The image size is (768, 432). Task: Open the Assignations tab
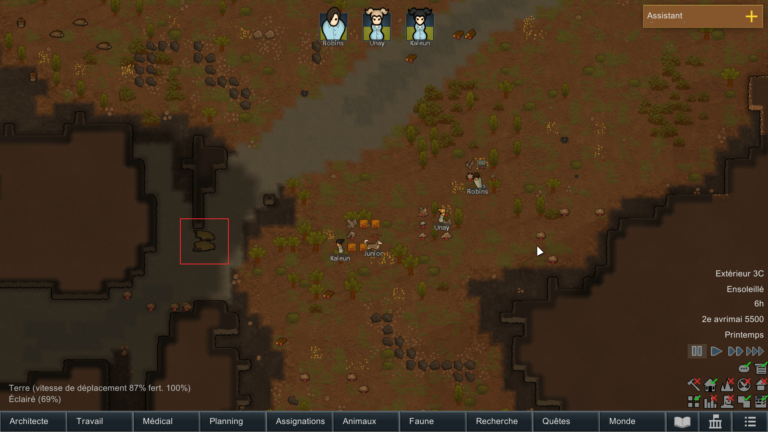coord(299,422)
